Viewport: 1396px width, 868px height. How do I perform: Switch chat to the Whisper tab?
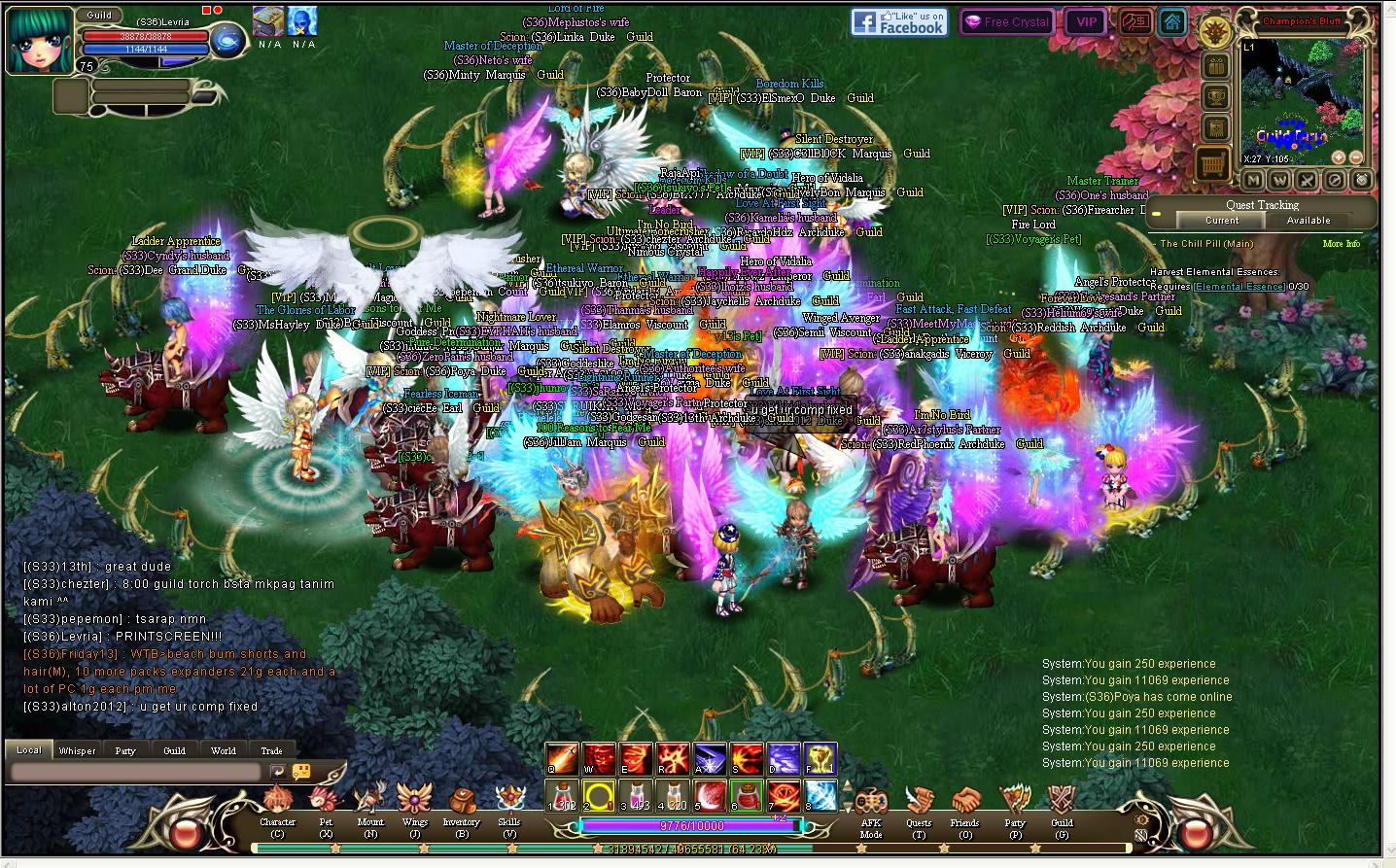click(77, 750)
